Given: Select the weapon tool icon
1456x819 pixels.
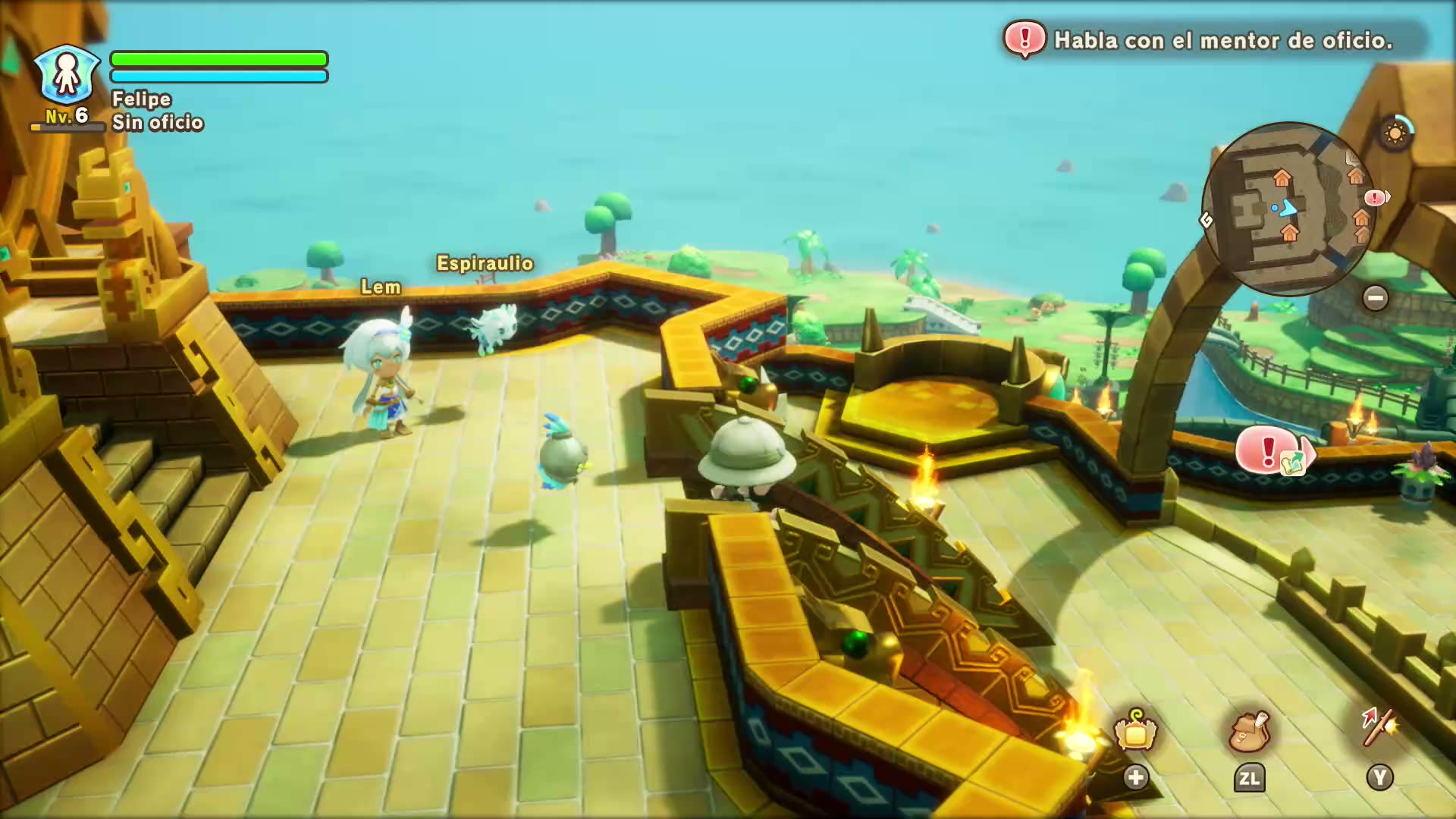Looking at the screenshot, I should [1379, 728].
